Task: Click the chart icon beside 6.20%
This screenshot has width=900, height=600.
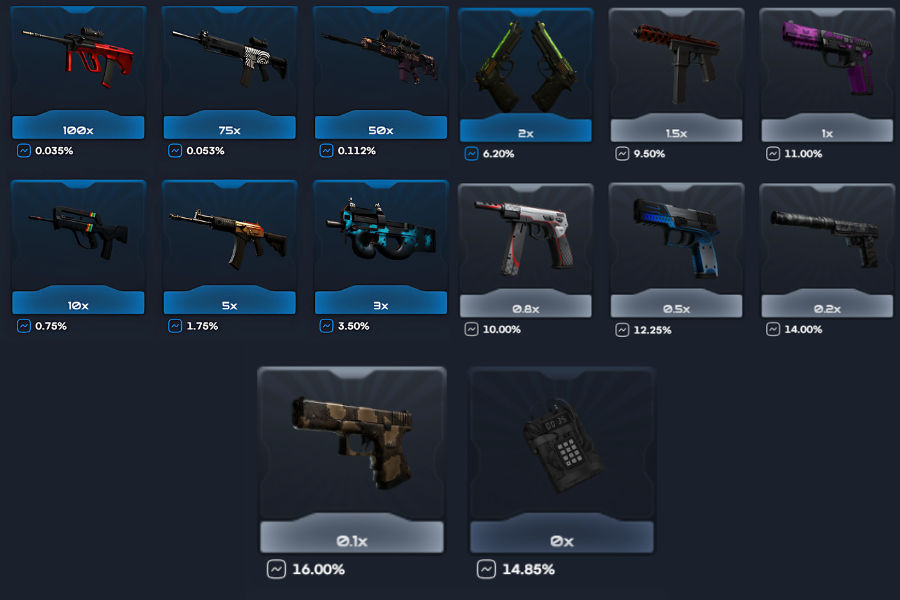Action: pos(471,153)
